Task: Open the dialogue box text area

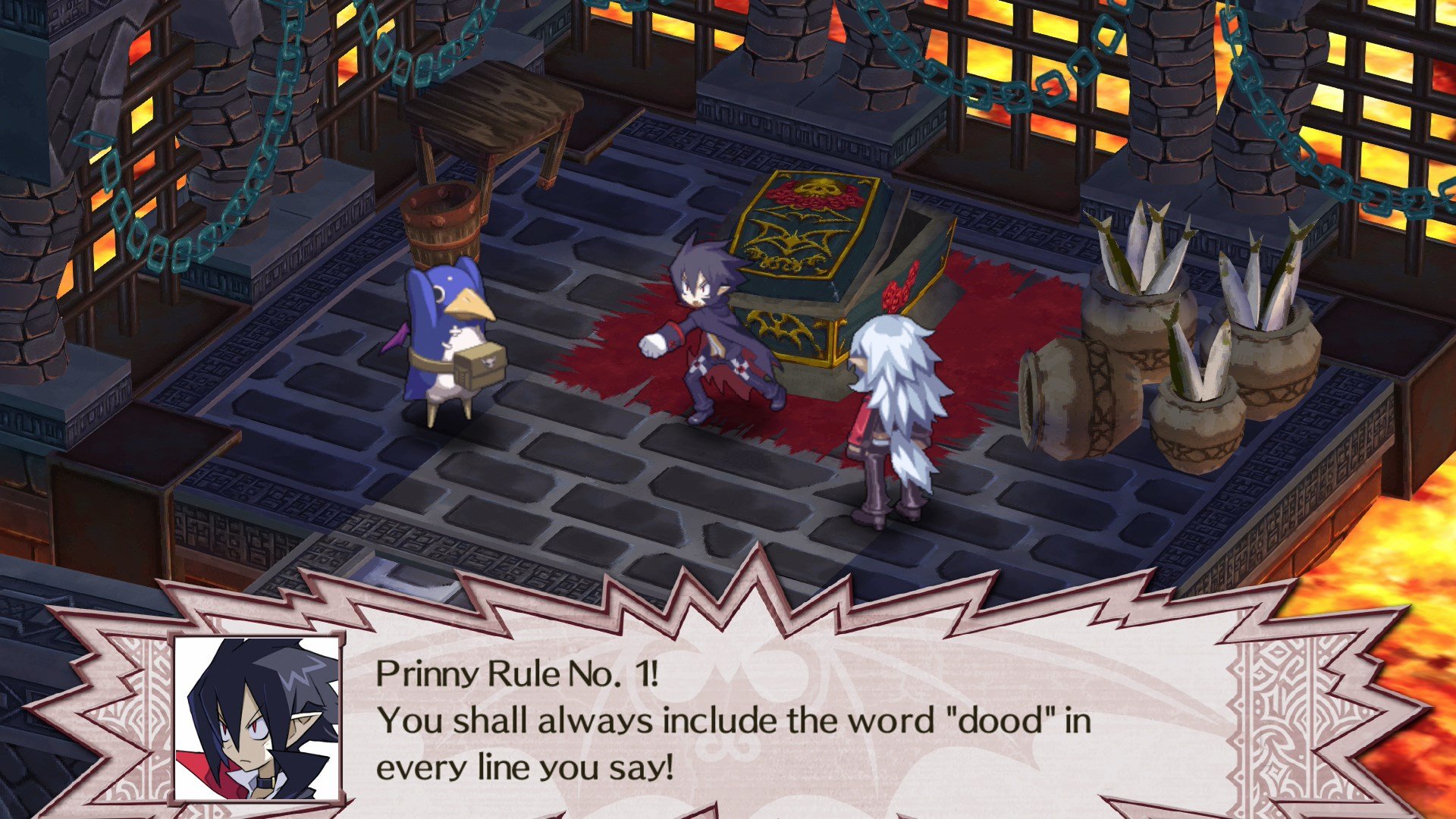Action: coord(720,720)
